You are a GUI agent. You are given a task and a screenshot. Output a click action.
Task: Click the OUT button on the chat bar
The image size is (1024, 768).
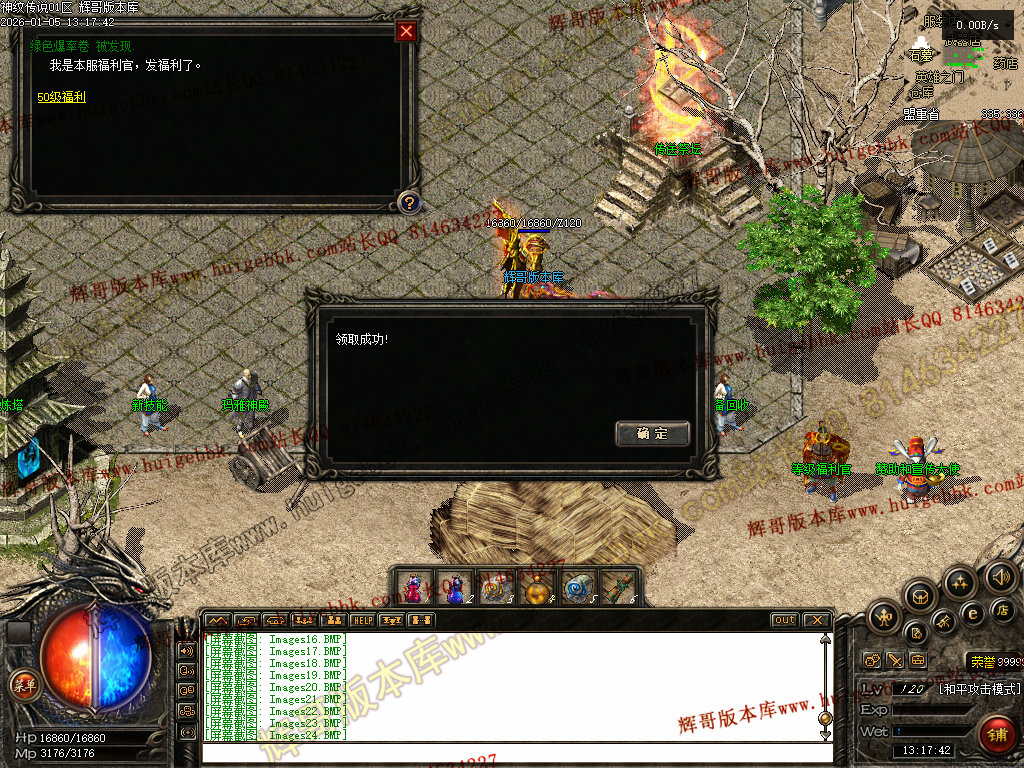(x=785, y=620)
